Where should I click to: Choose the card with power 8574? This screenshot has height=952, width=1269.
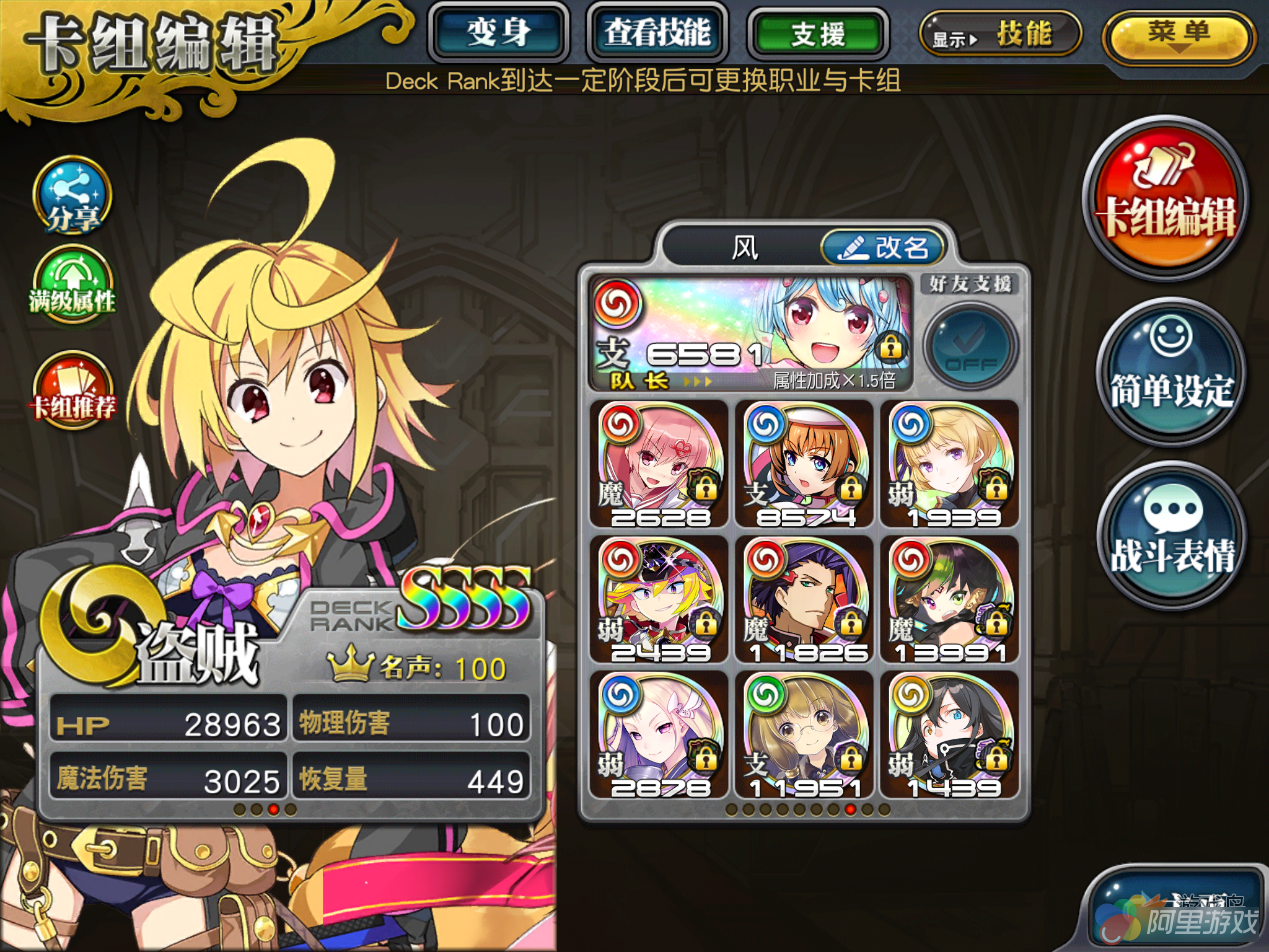pos(804,463)
